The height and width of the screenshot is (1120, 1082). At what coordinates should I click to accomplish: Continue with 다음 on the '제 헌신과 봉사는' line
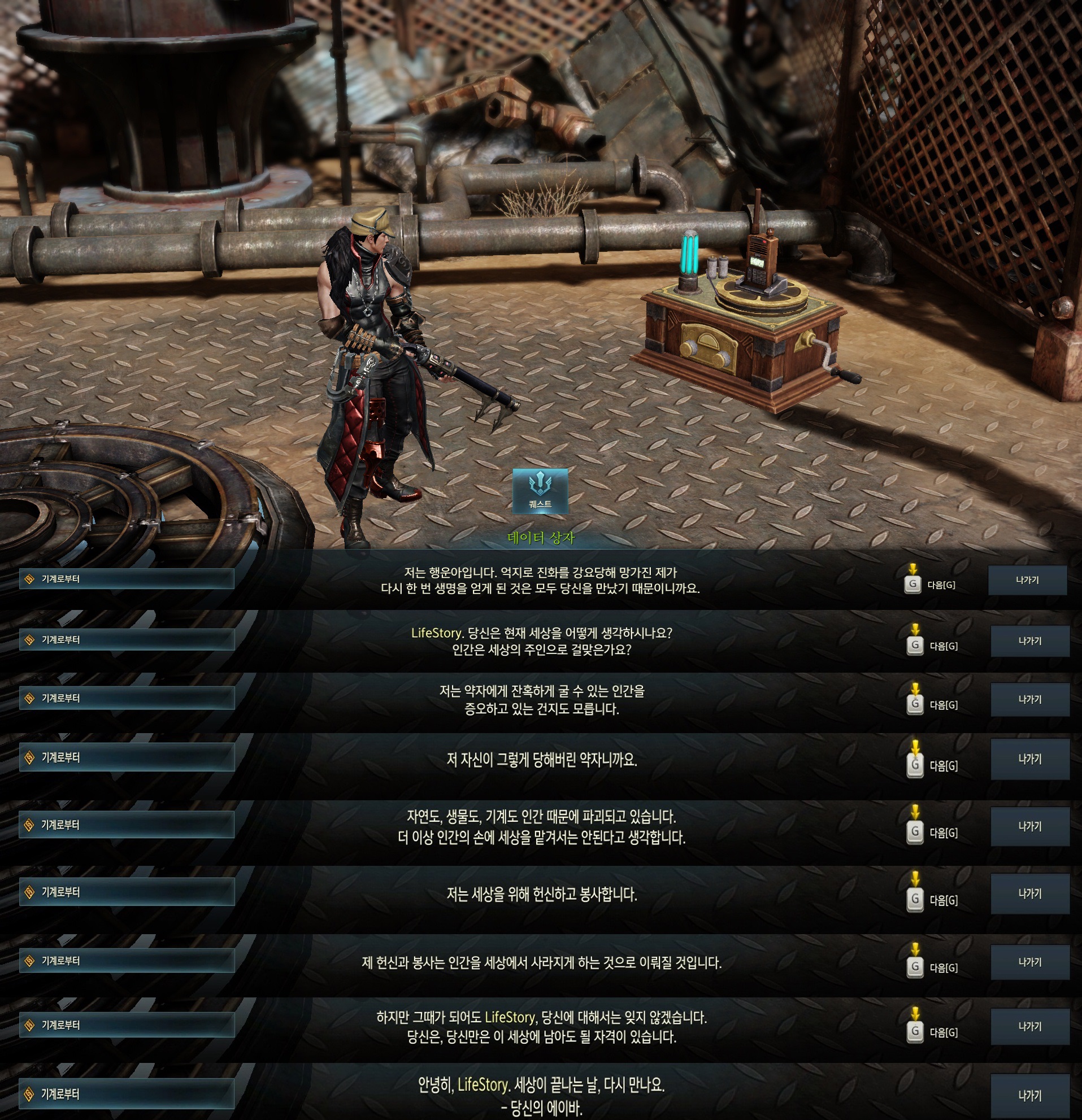(x=932, y=968)
